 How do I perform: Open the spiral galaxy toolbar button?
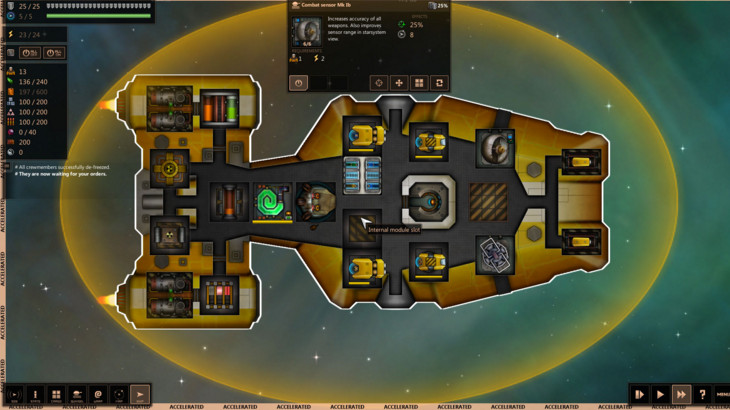click(98, 395)
